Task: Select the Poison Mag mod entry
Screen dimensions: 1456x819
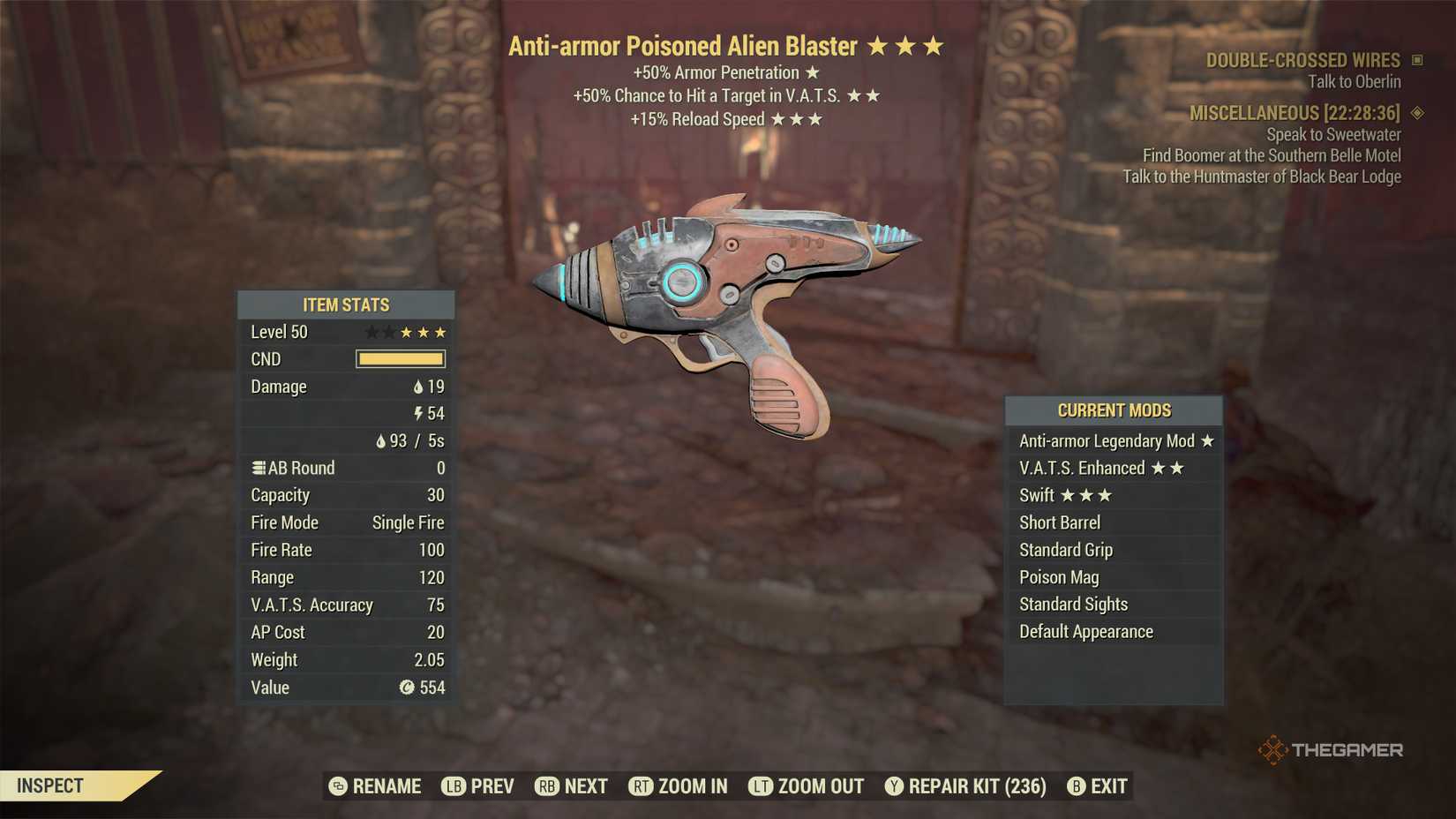Action: [1059, 577]
